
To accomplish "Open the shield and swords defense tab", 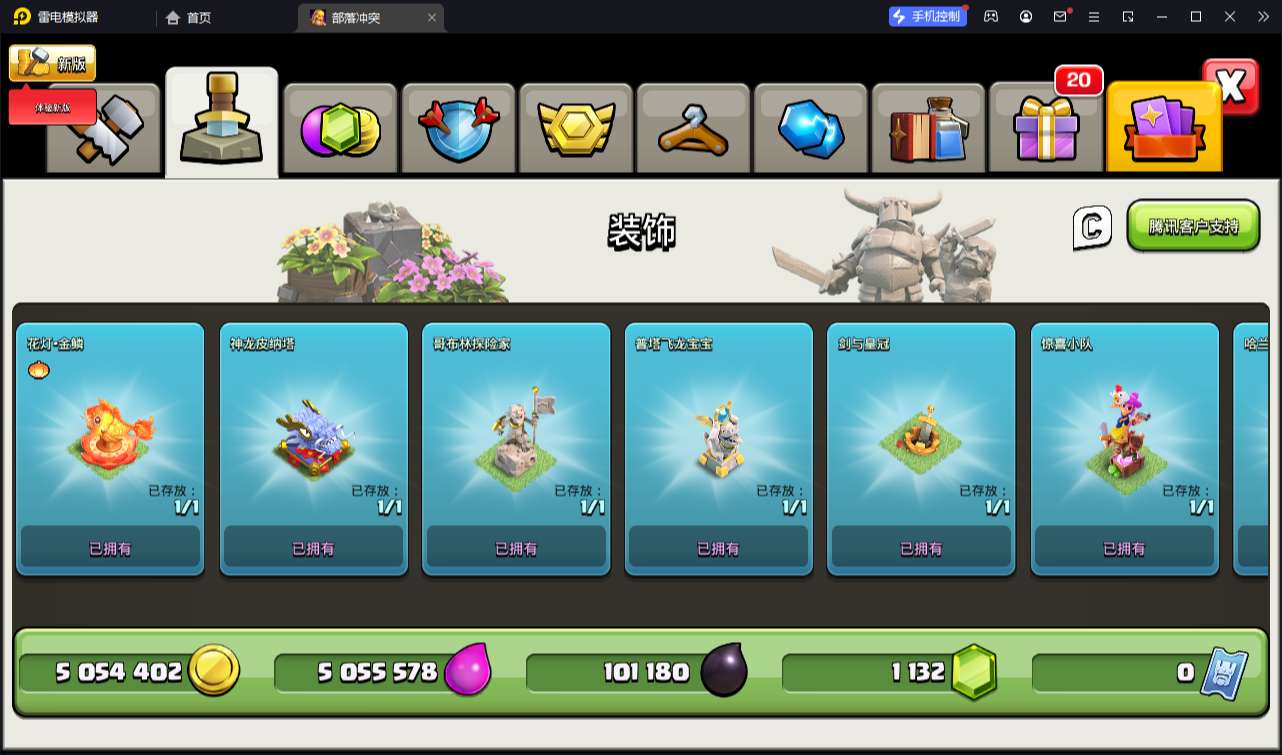I will [x=458, y=129].
